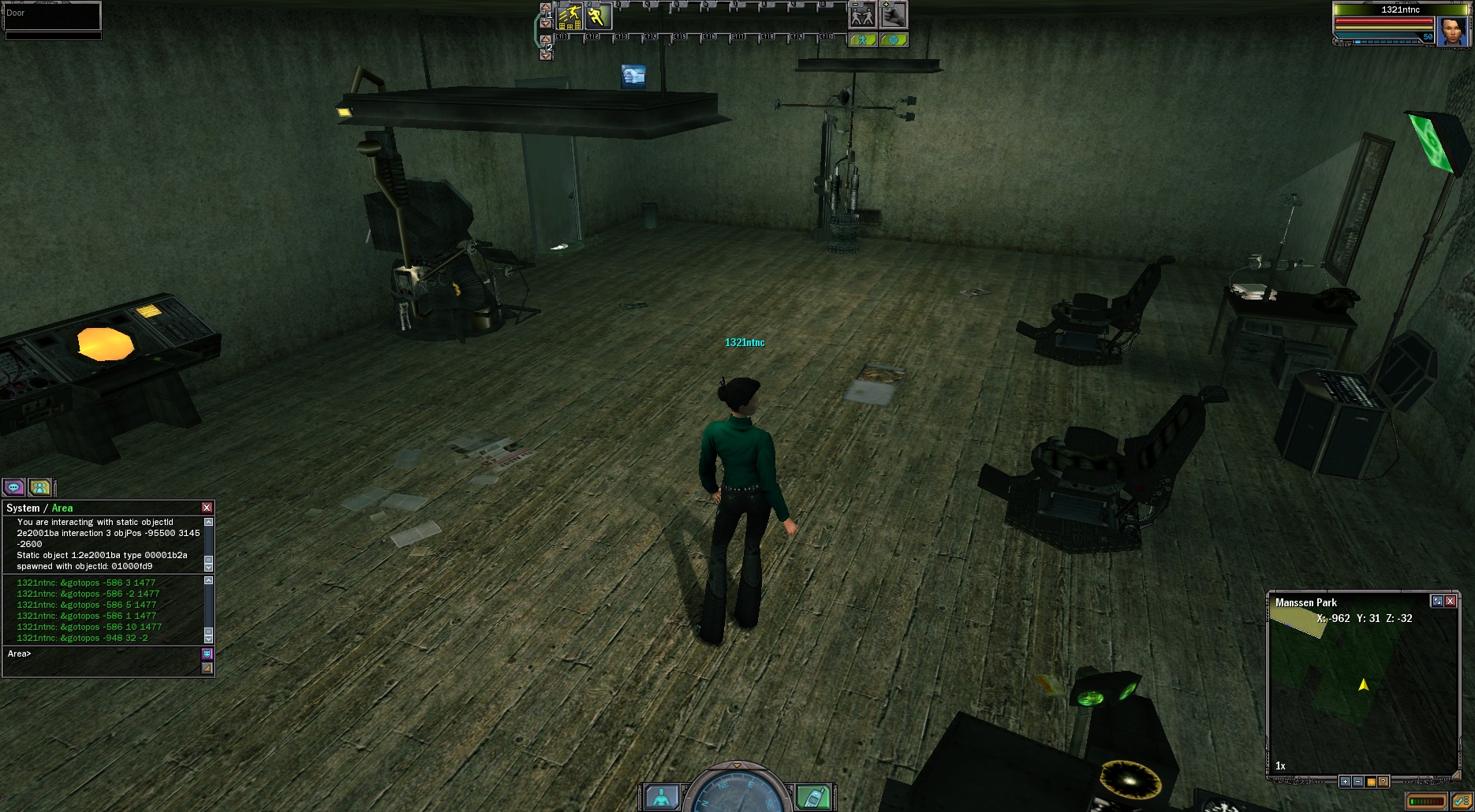
Task: Zoom out the minimap with minus button
Action: (1357, 781)
